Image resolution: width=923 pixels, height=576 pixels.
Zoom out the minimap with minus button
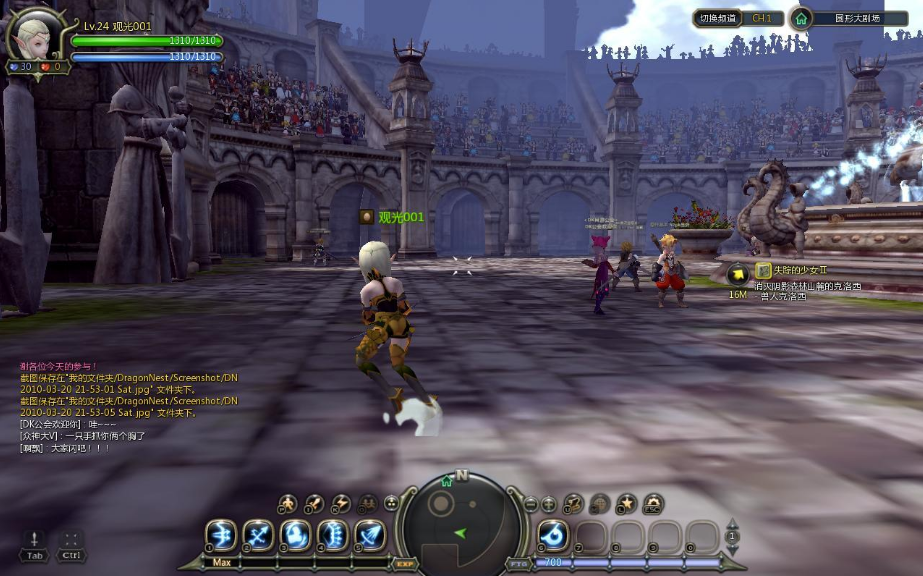click(531, 504)
